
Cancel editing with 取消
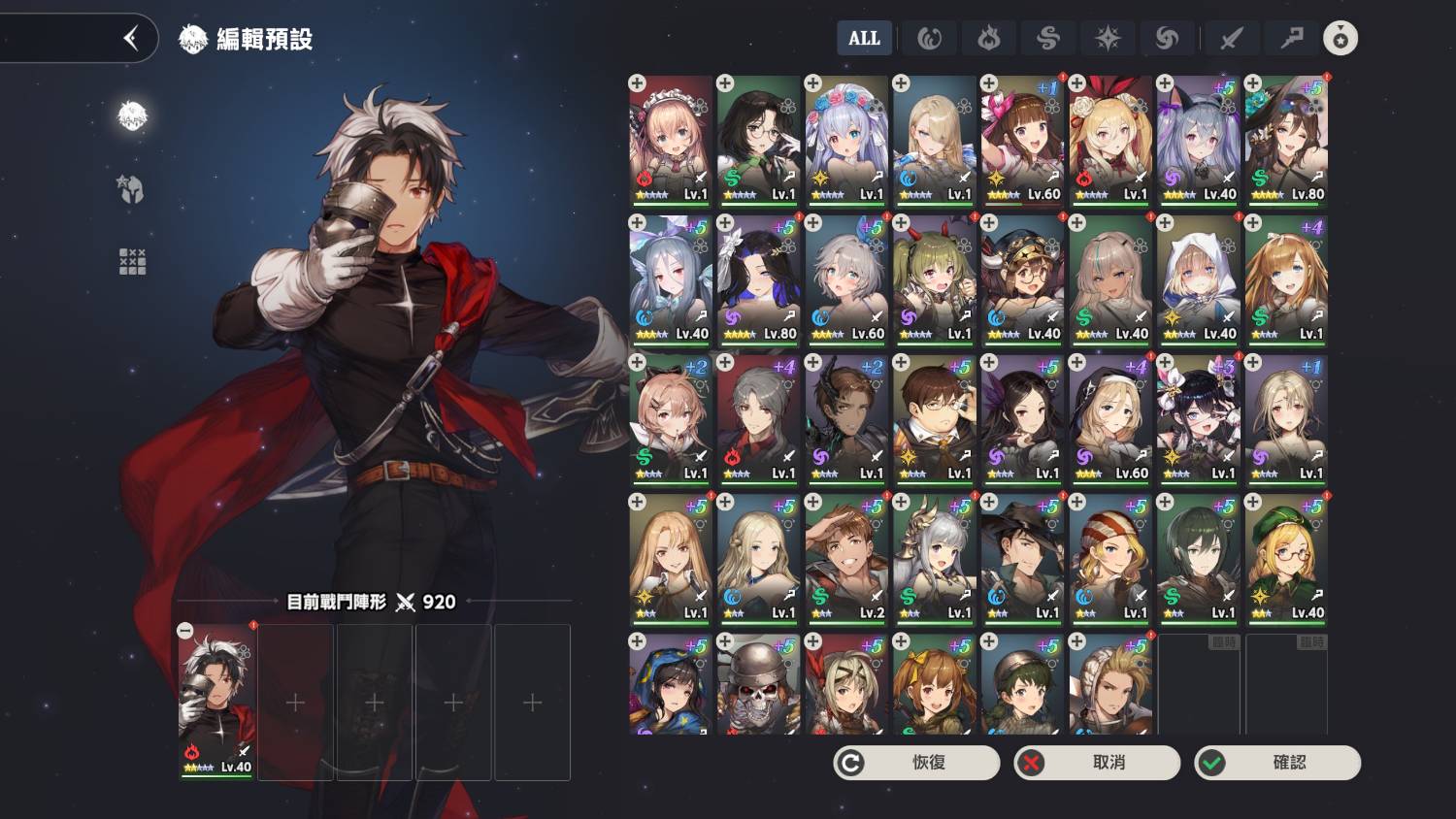pyautogui.click(x=1097, y=763)
